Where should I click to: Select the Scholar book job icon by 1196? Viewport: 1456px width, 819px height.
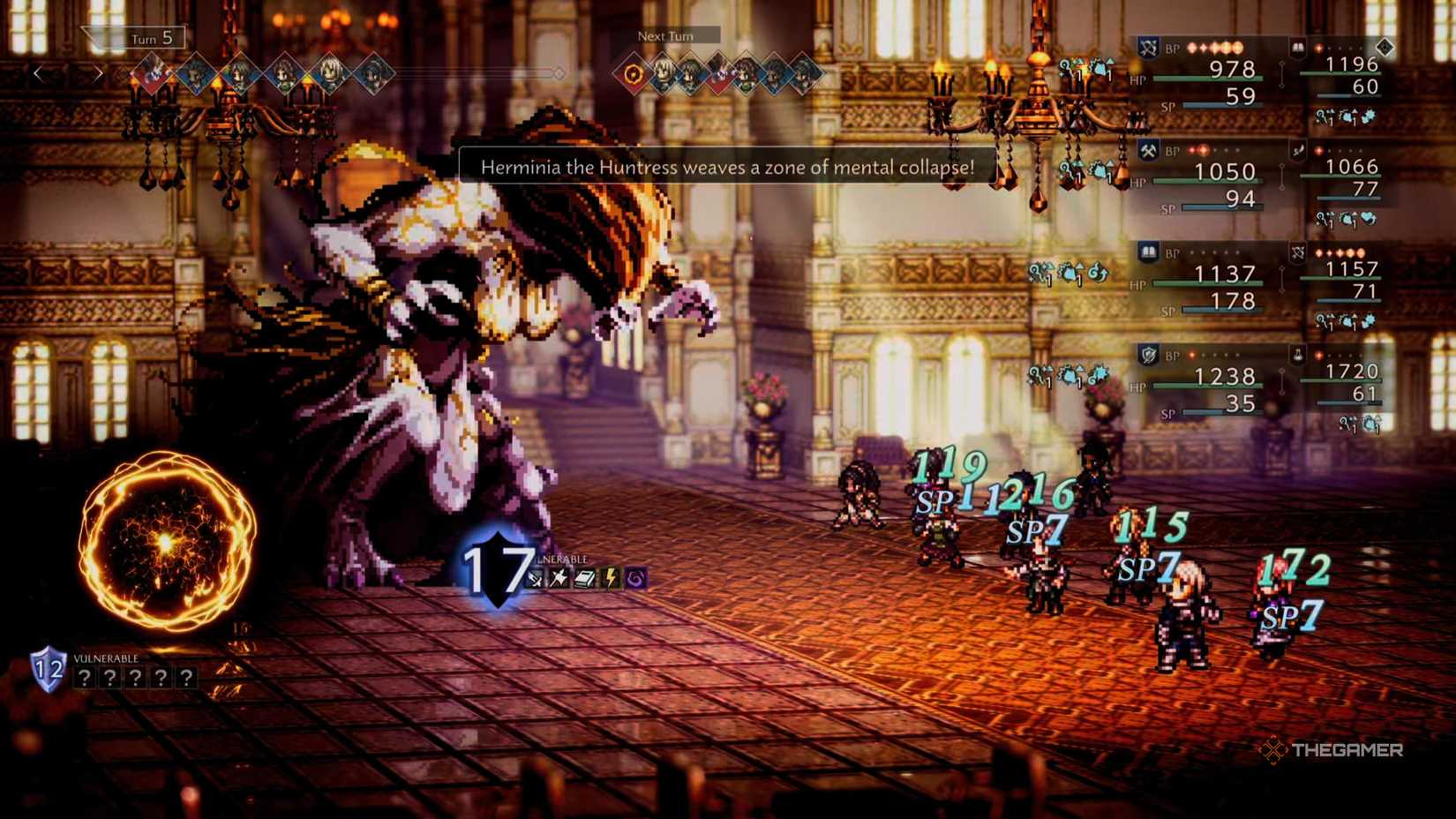(x=1299, y=48)
